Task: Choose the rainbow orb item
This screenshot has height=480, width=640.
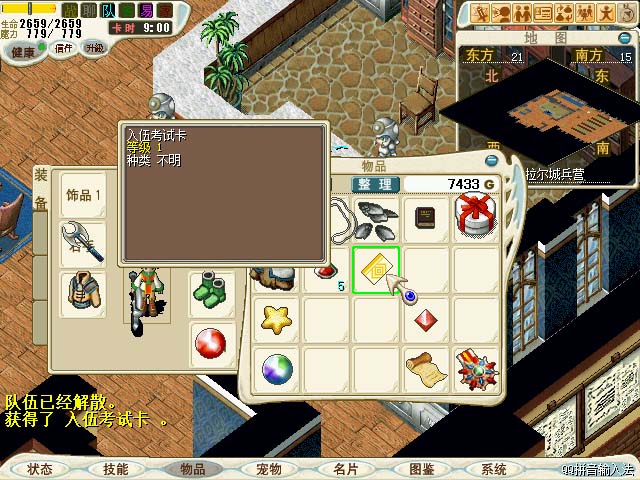Action: (x=277, y=369)
